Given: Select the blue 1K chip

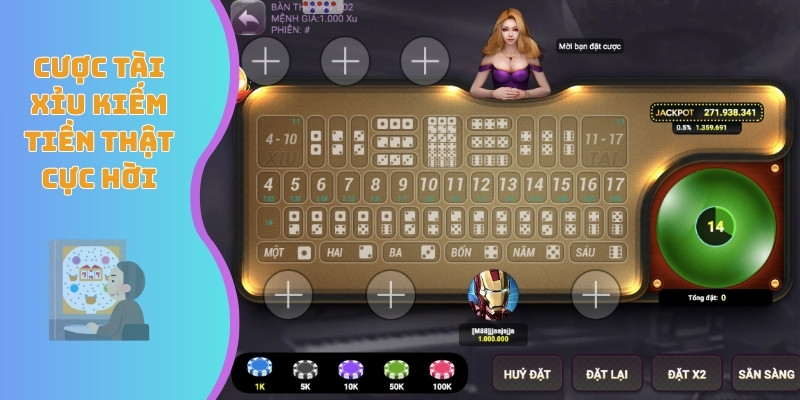Looking at the screenshot, I should tap(260, 370).
